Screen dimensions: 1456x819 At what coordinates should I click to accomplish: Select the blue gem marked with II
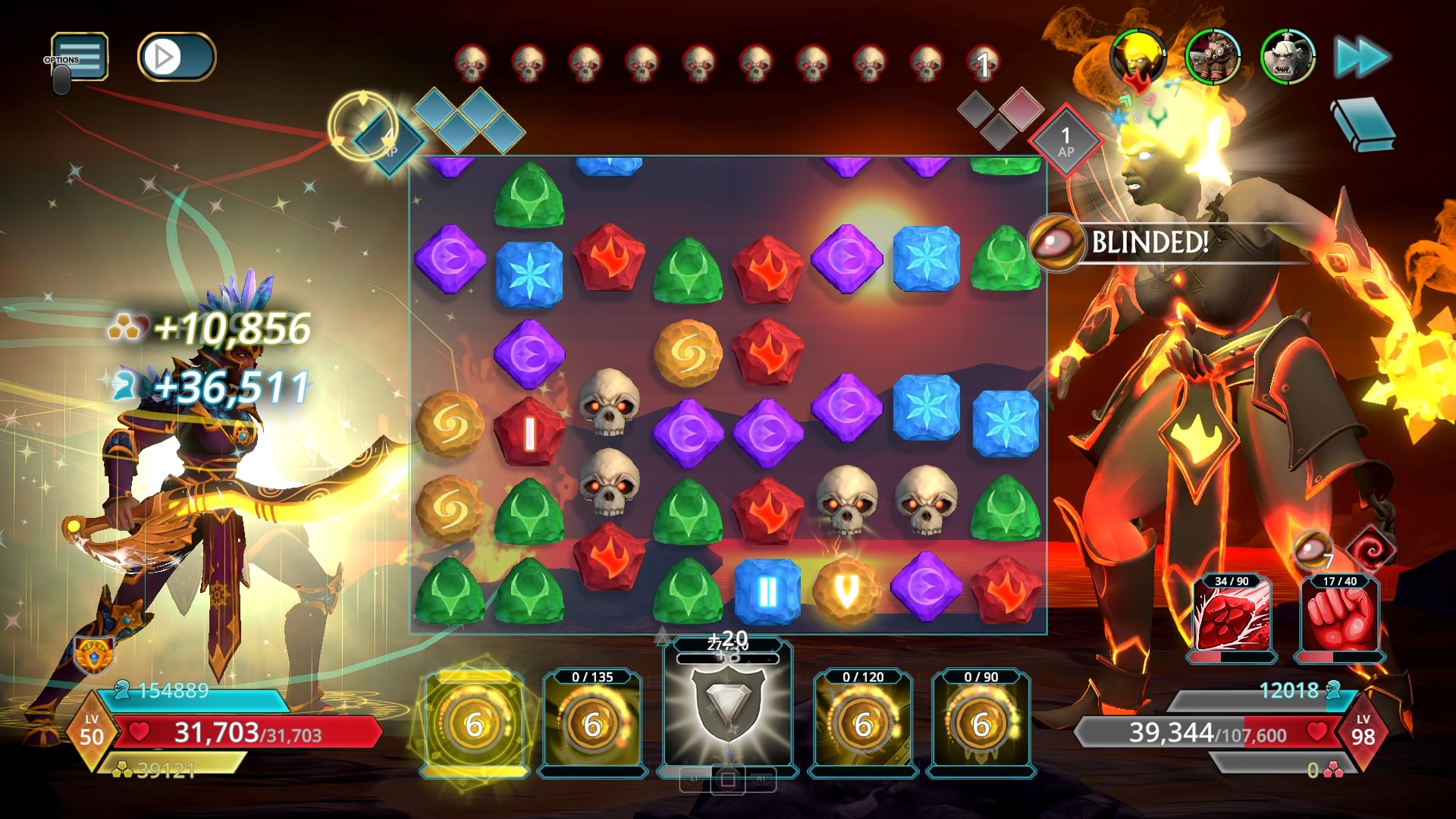pos(767,592)
